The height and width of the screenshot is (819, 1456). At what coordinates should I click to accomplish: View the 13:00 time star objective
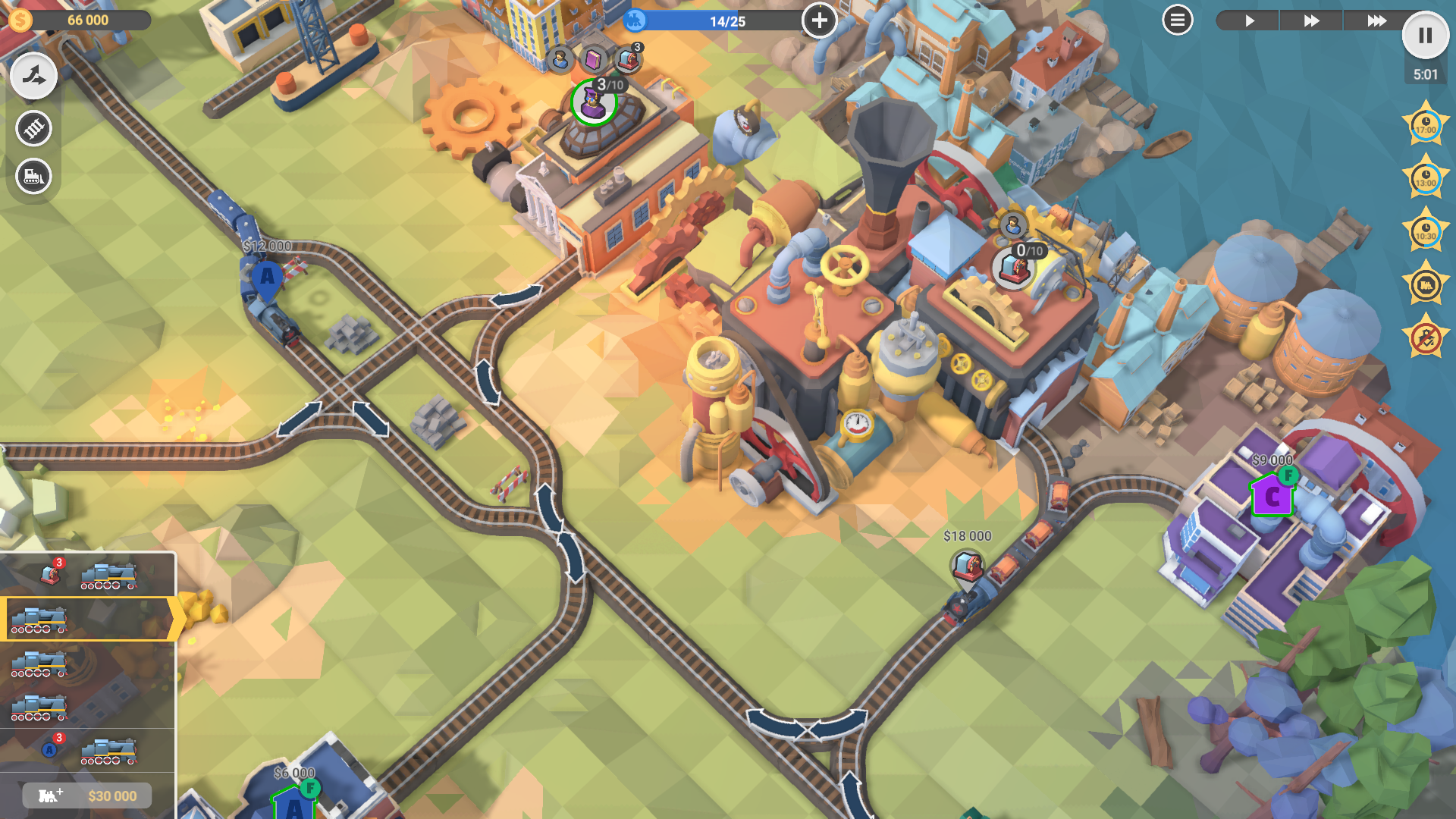point(1426,179)
